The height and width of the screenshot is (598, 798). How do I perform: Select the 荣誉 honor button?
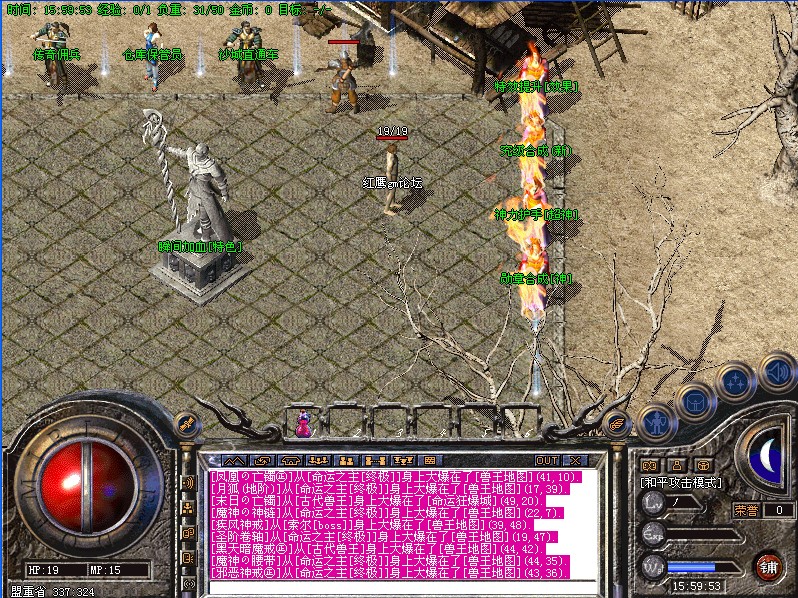(x=747, y=509)
